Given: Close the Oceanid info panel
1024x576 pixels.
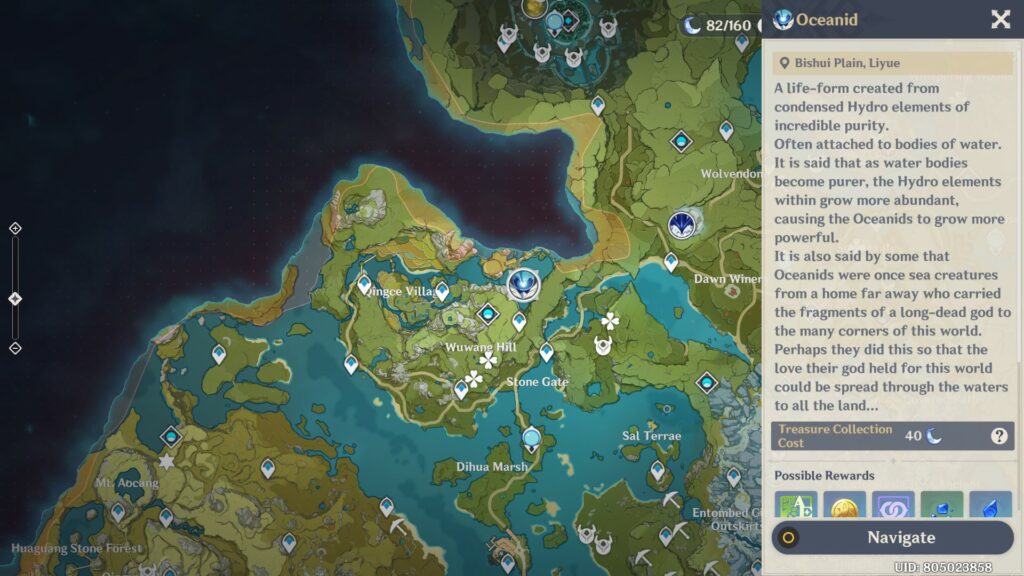Looking at the screenshot, I should point(999,20).
